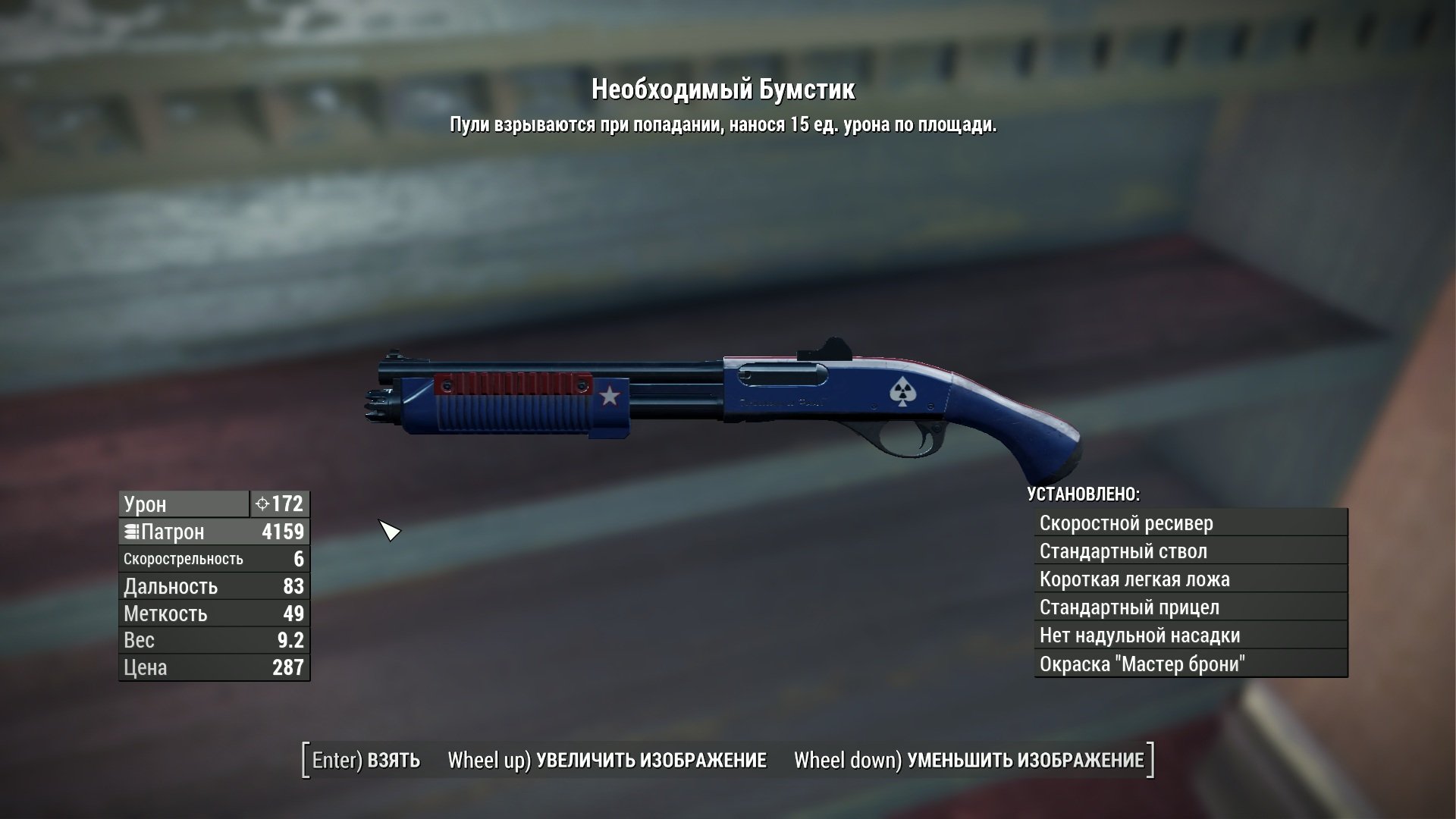Take the weapon with the ВЗЯТЬ button

click(x=366, y=761)
